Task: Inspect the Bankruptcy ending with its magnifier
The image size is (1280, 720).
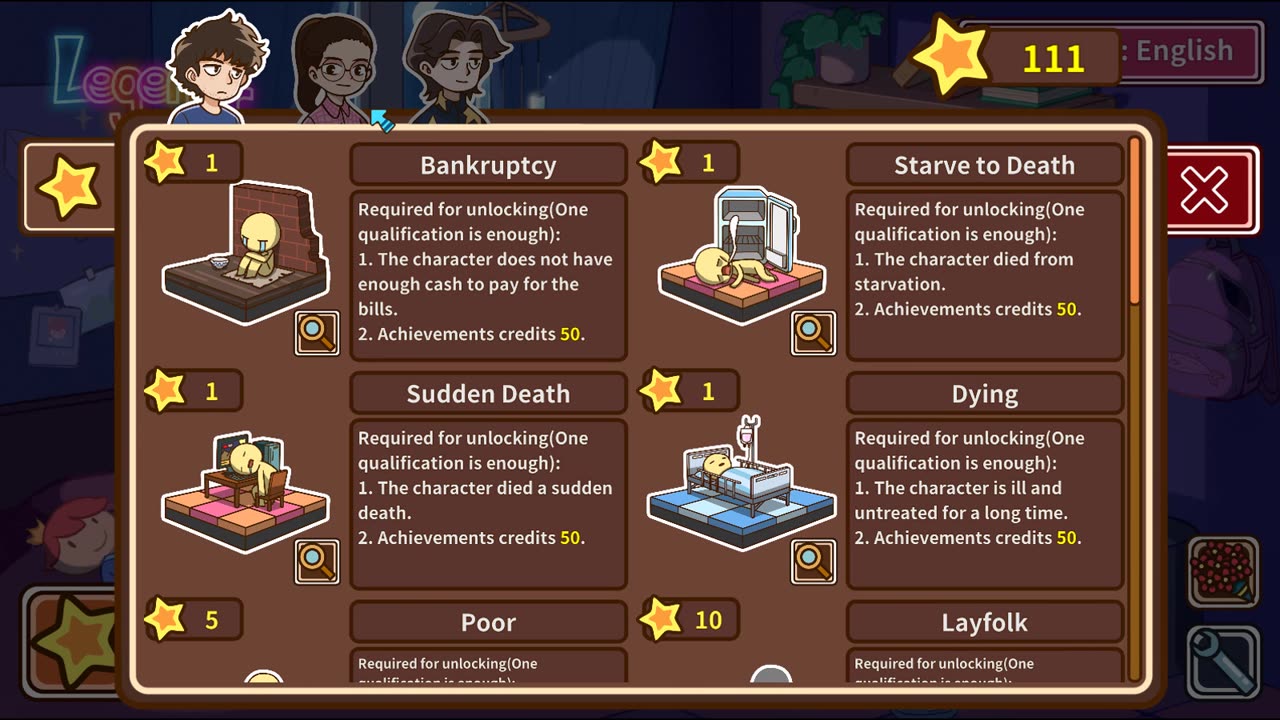Action: coord(317,334)
